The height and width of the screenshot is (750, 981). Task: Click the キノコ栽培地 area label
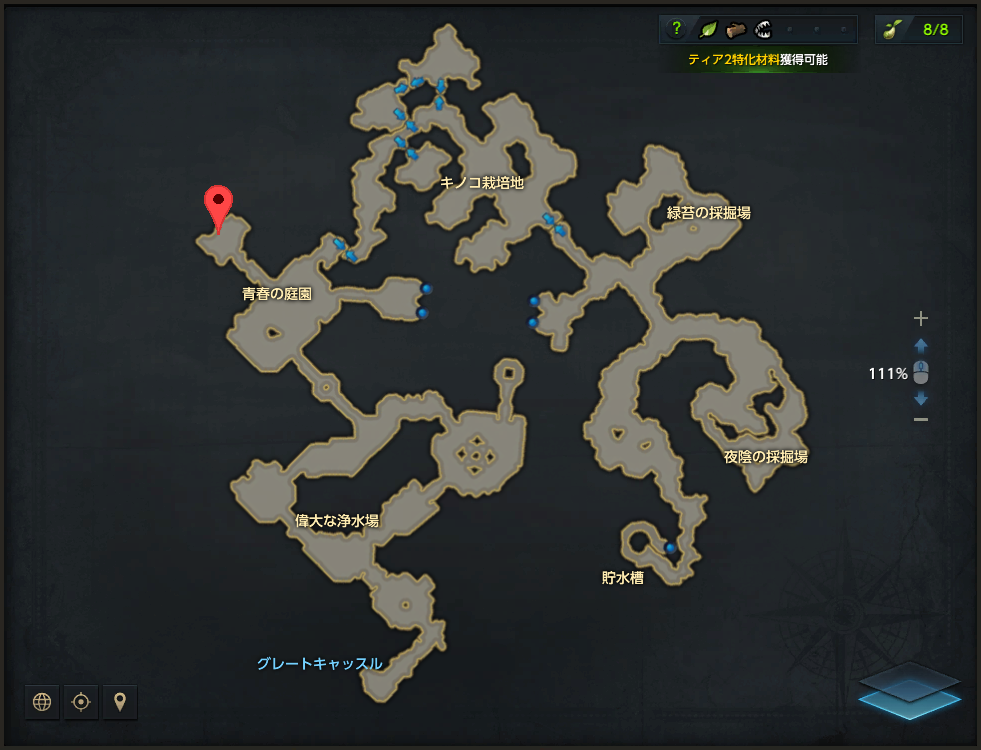[482, 182]
